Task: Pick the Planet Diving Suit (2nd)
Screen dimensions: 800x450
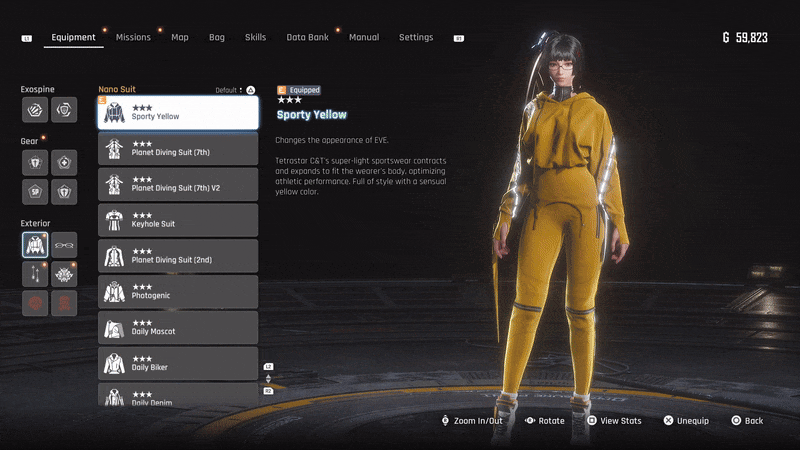Action: (178, 256)
